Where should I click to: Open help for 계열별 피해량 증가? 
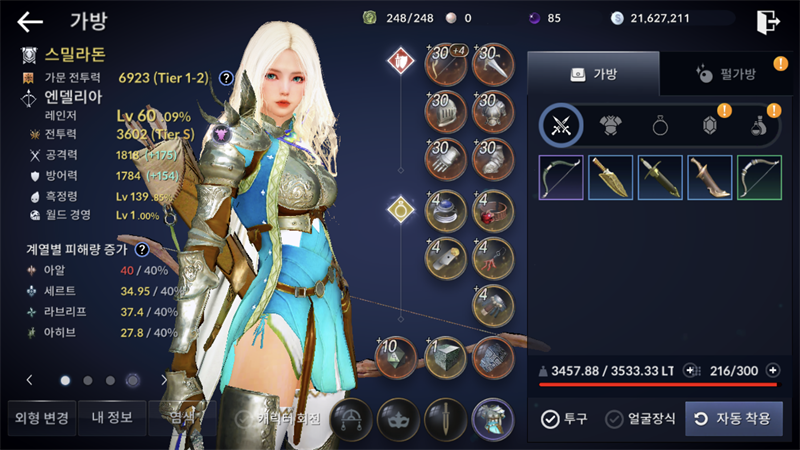143,250
